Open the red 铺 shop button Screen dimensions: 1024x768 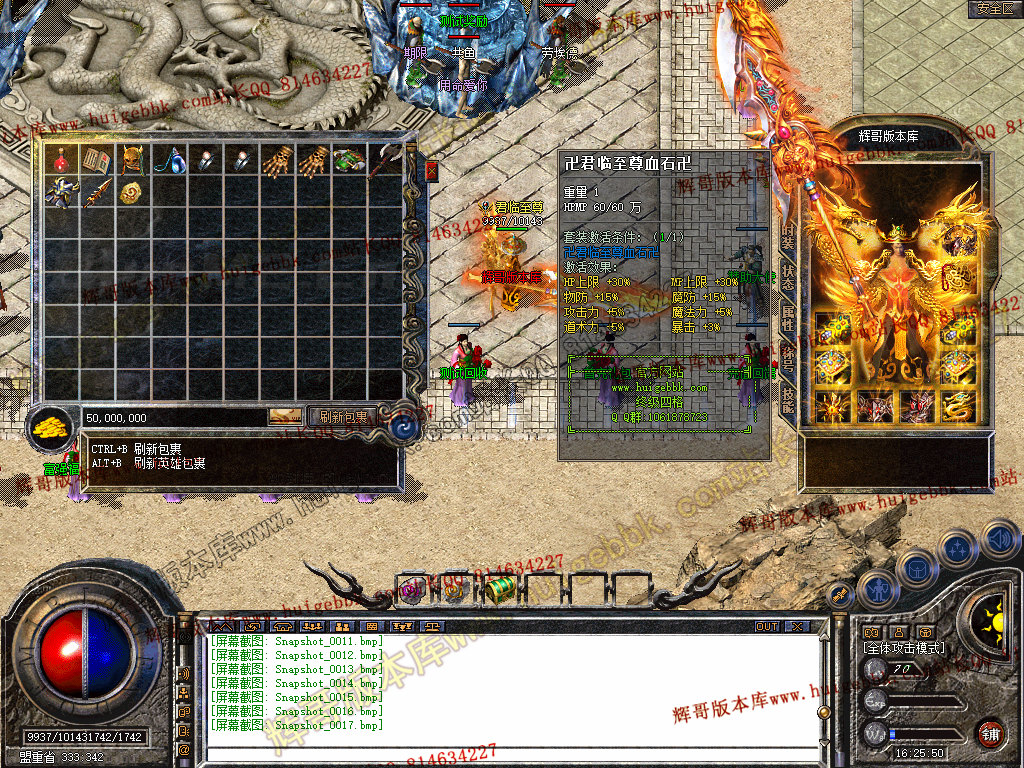(990, 733)
